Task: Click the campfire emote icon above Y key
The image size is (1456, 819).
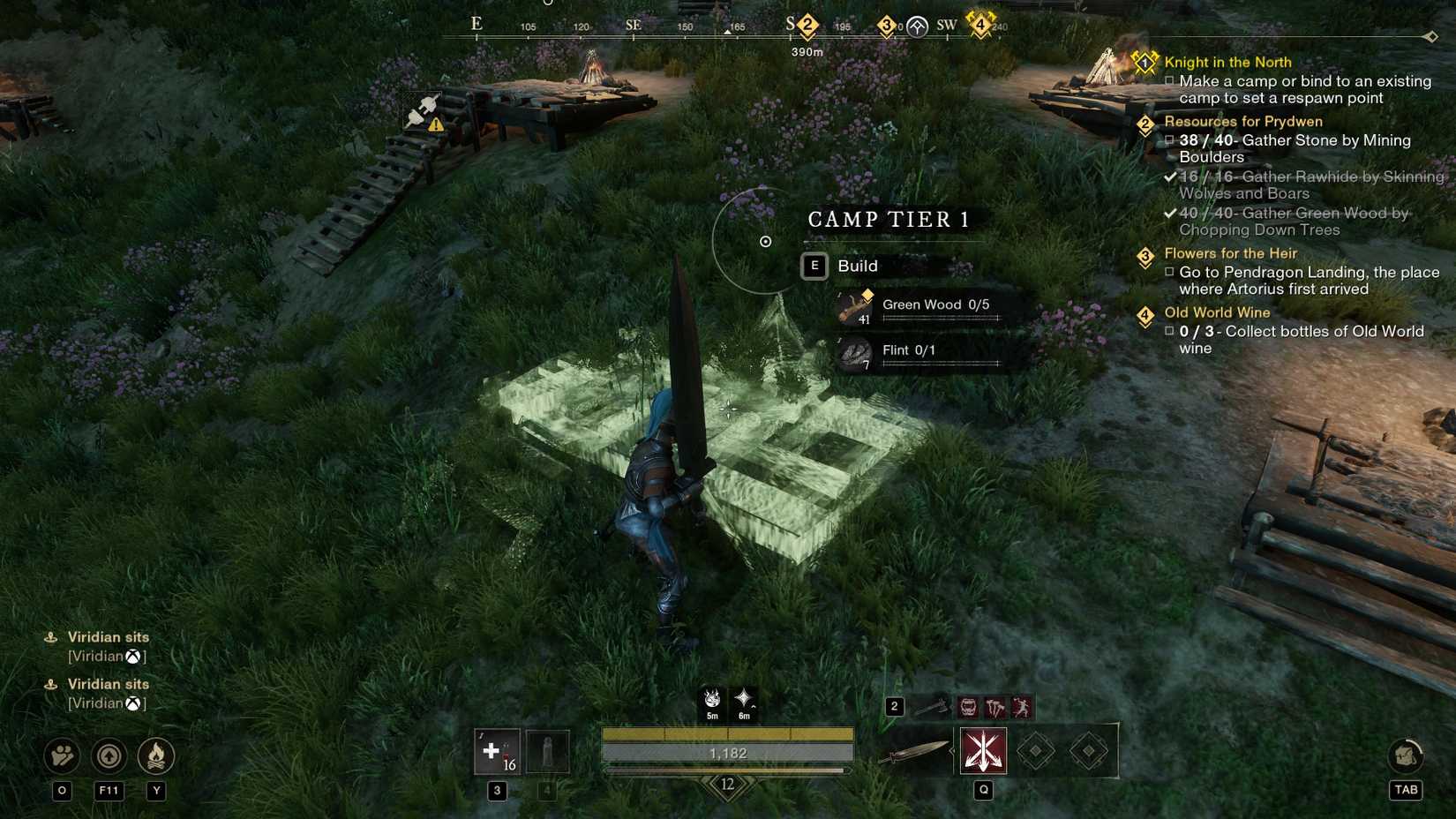Action: click(157, 756)
